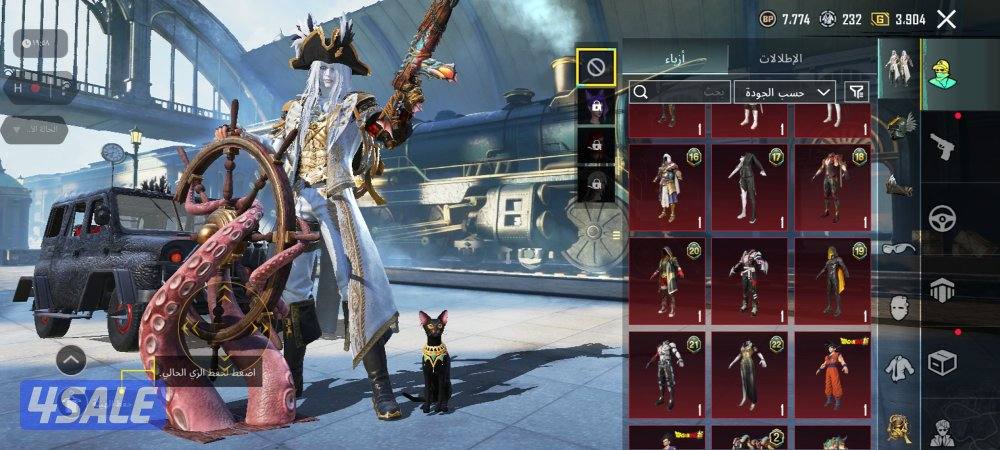
Task: Select the orange Dragon Ball Goku outfit
Action: point(832,371)
